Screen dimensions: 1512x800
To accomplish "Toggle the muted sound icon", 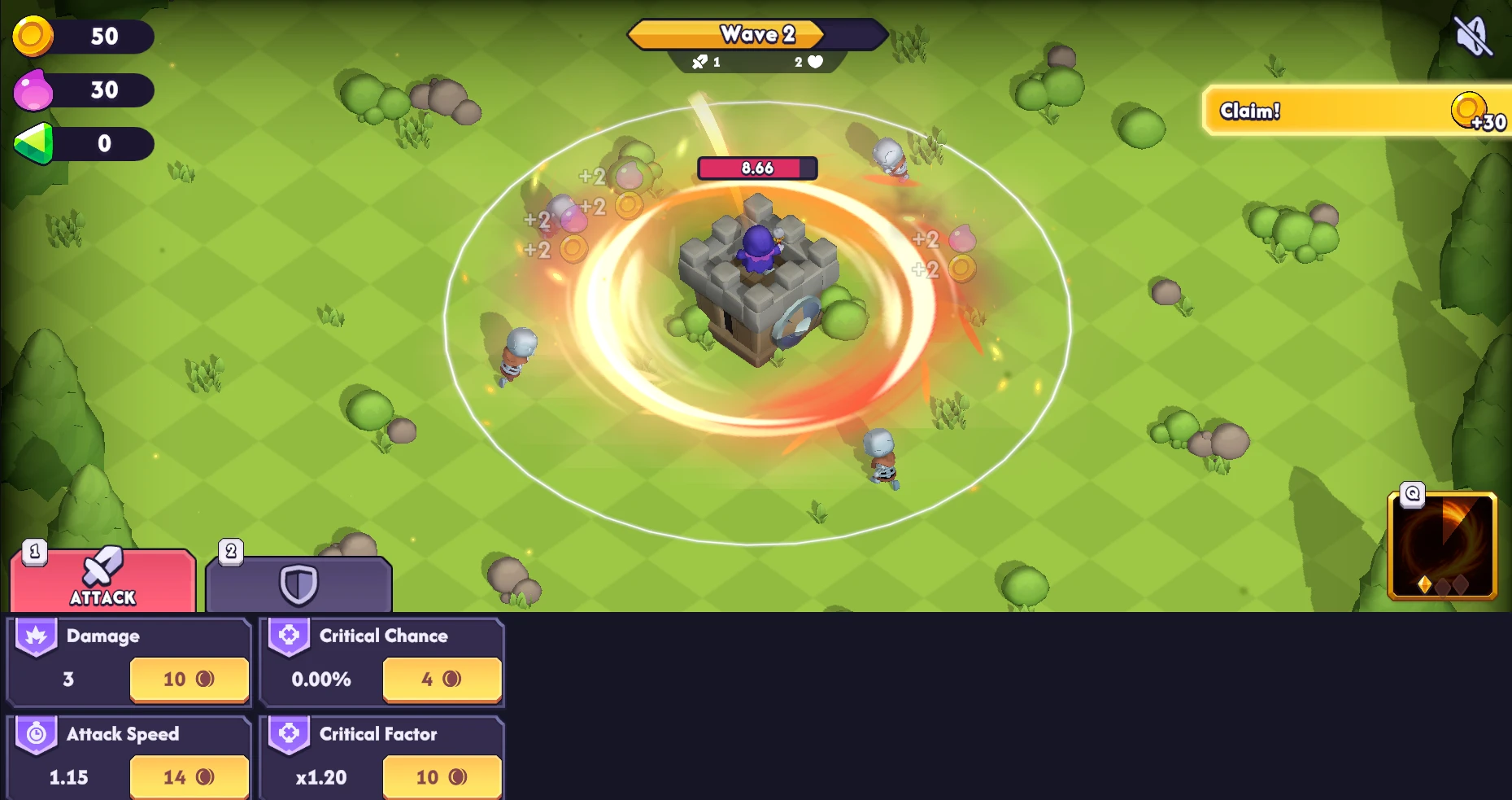I will 1472,36.
